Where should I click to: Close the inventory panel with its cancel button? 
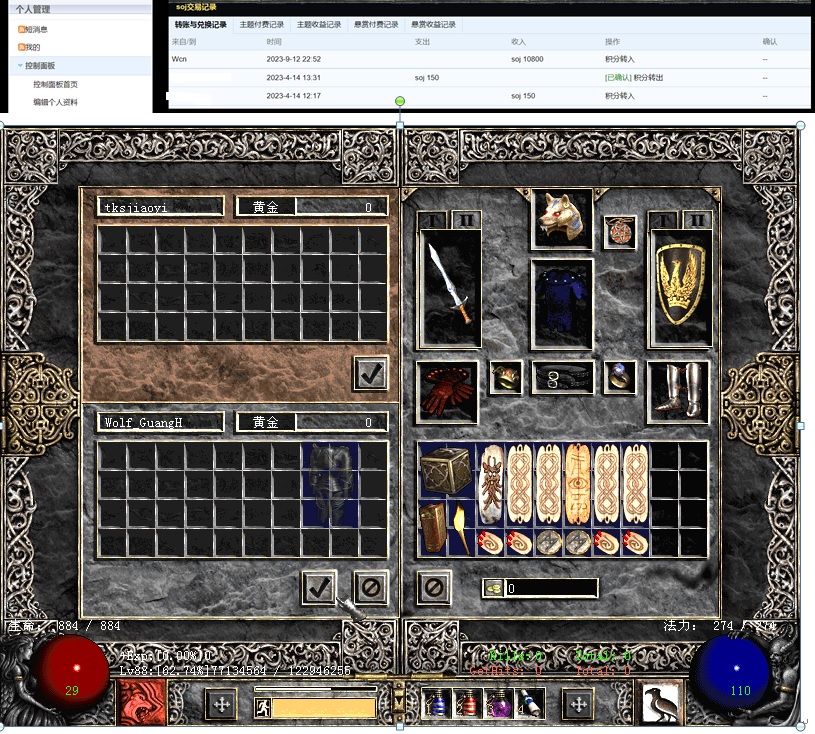pos(433,587)
